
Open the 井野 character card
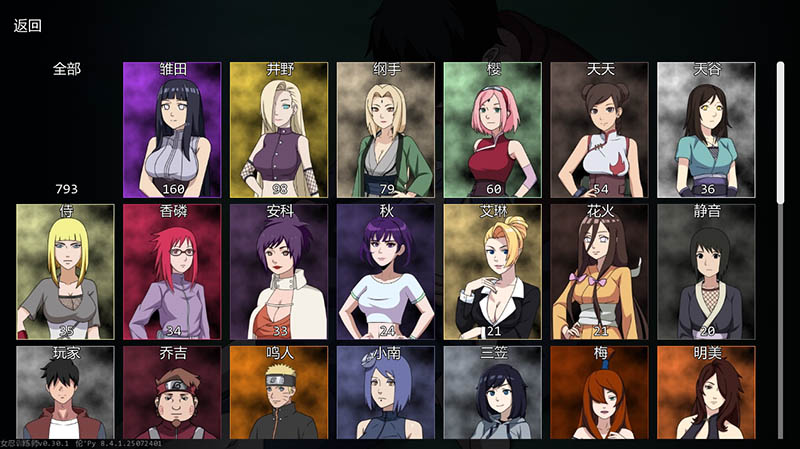(x=279, y=129)
